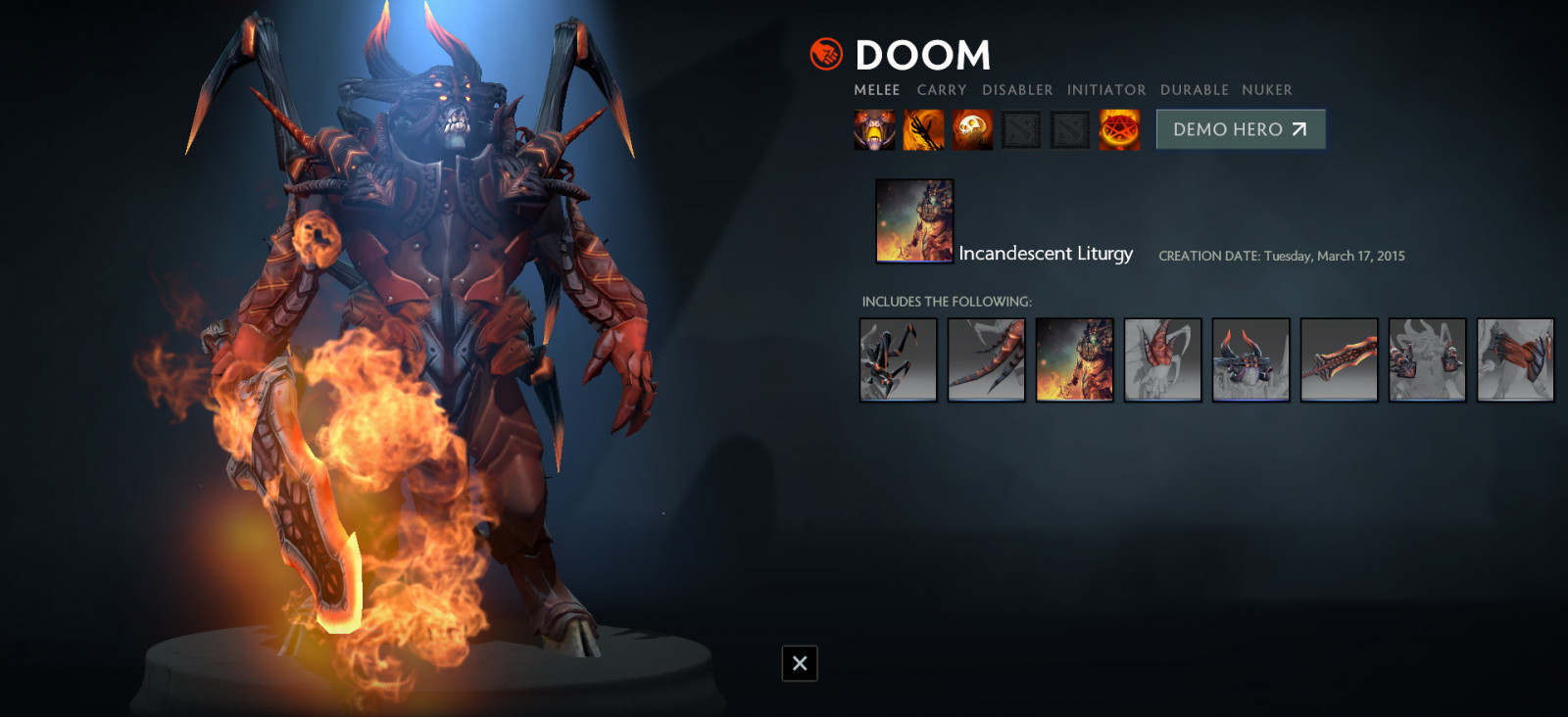The image size is (1568, 717).
Task: Inspect the tail item thumbnail
Action: [987, 359]
